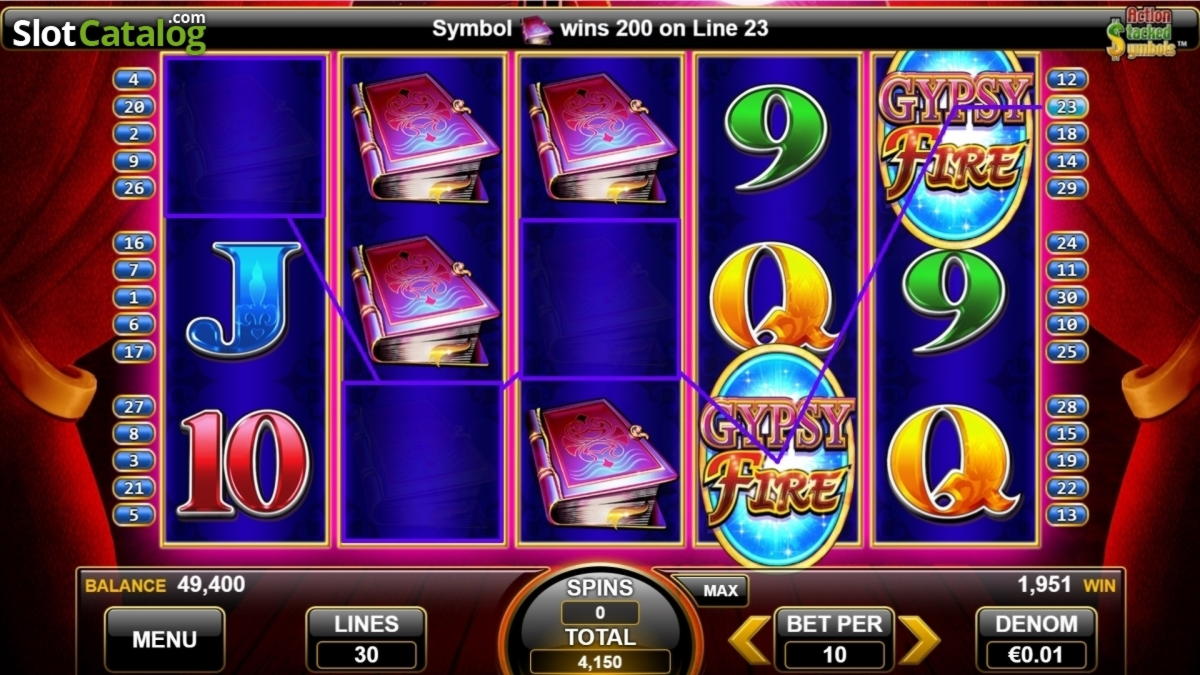Click the LINES selector showing 30
This screenshot has width=1200, height=675.
point(366,639)
